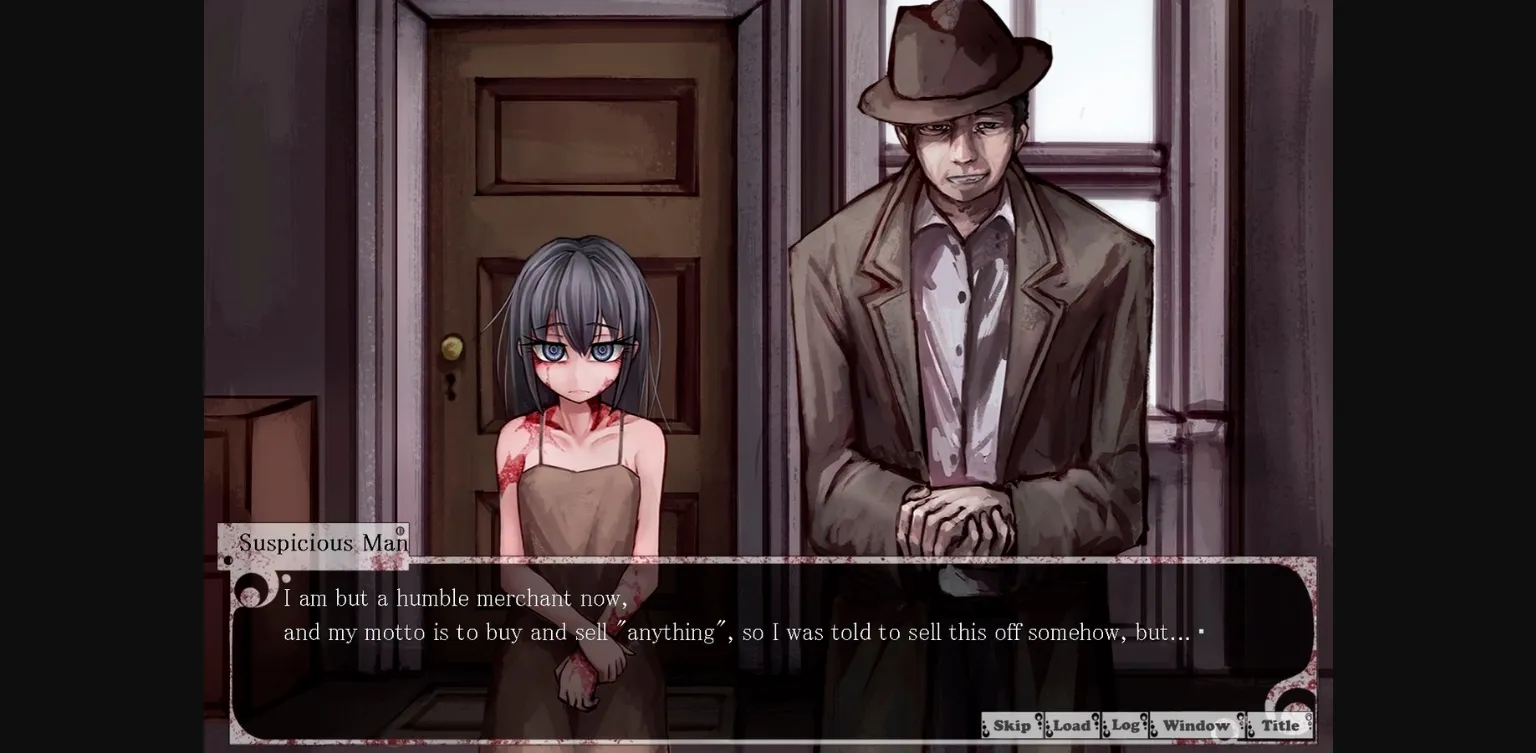Click the ornamental swirl in the textbox's top-left corner
The width and height of the screenshot is (1536, 753).
pos(252,588)
